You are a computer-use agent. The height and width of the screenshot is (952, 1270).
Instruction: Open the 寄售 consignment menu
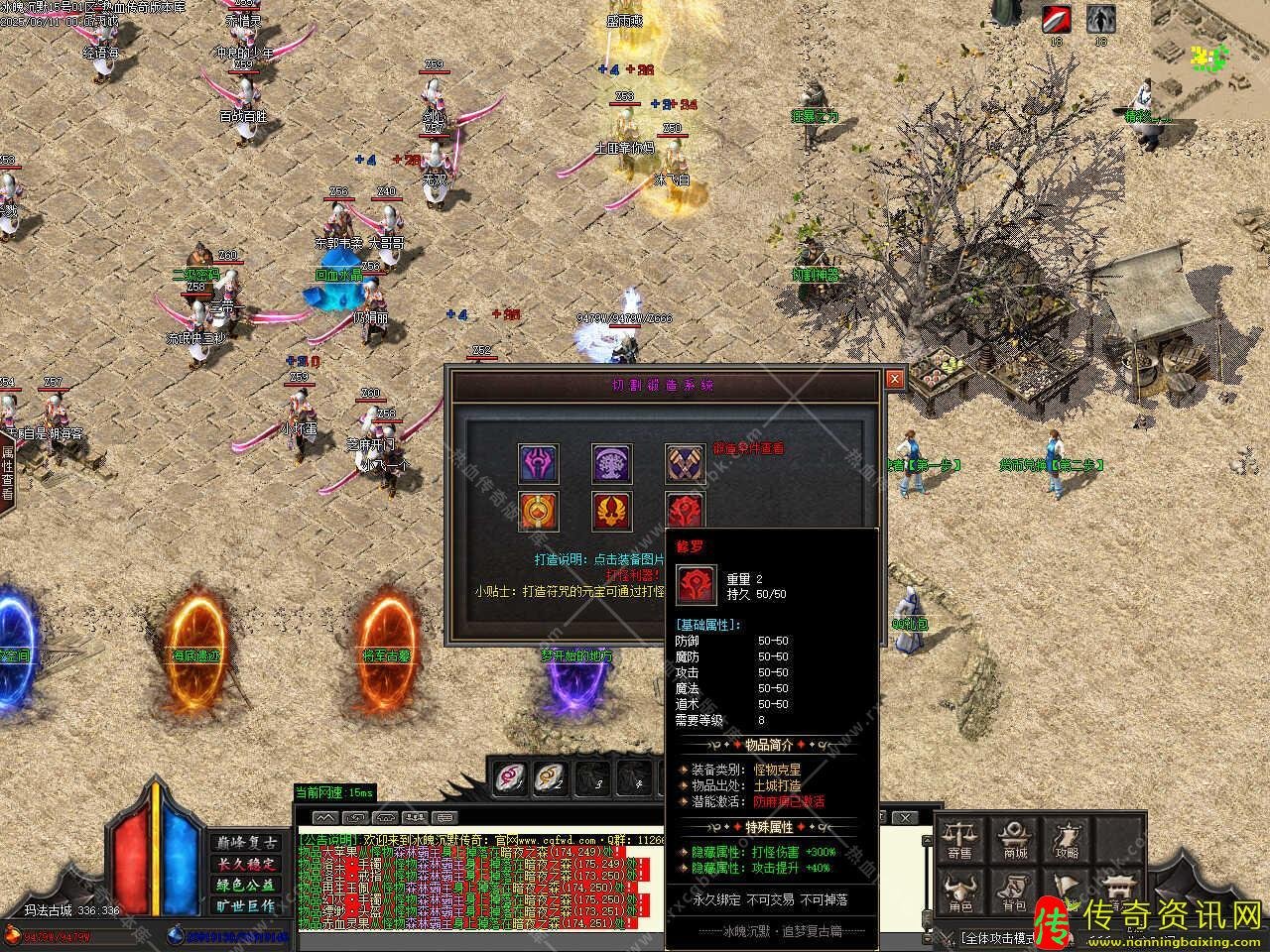pyautogui.click(x=959, y=840)
